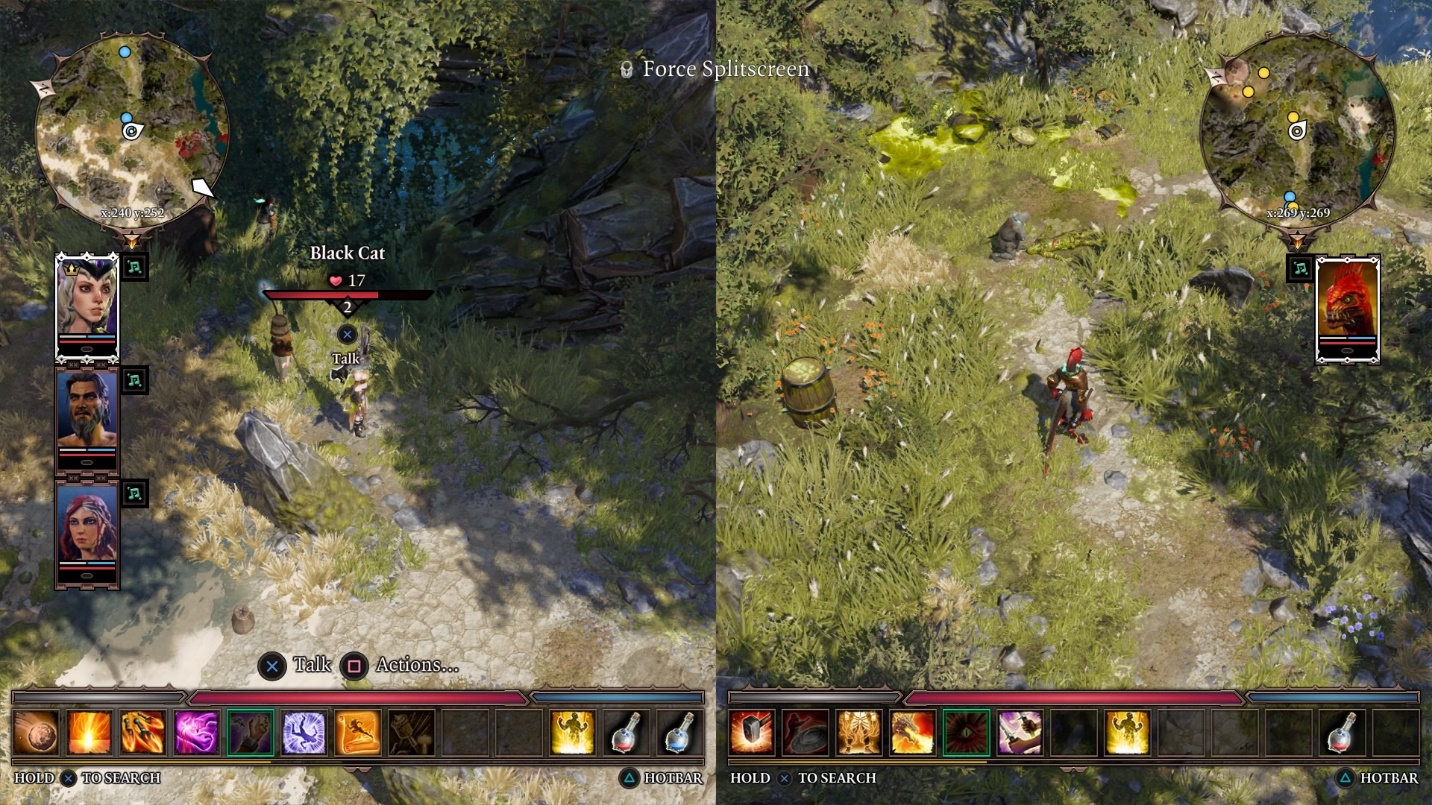This screenshot has width=1432, height=805.
Task: Cast the orange fire burst skill
Action: click(90, 732)
